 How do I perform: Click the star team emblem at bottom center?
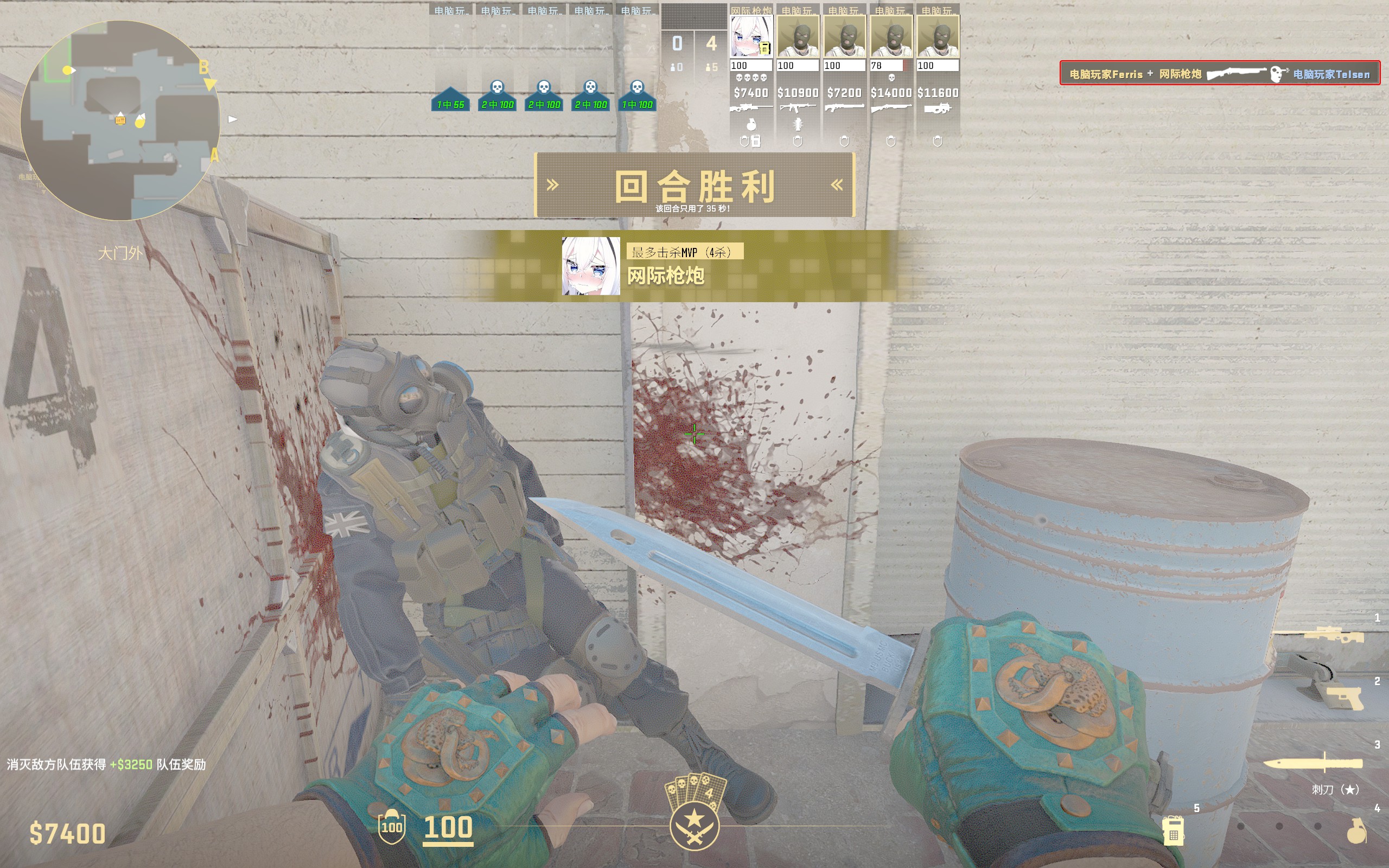click(x=694, y=826)
